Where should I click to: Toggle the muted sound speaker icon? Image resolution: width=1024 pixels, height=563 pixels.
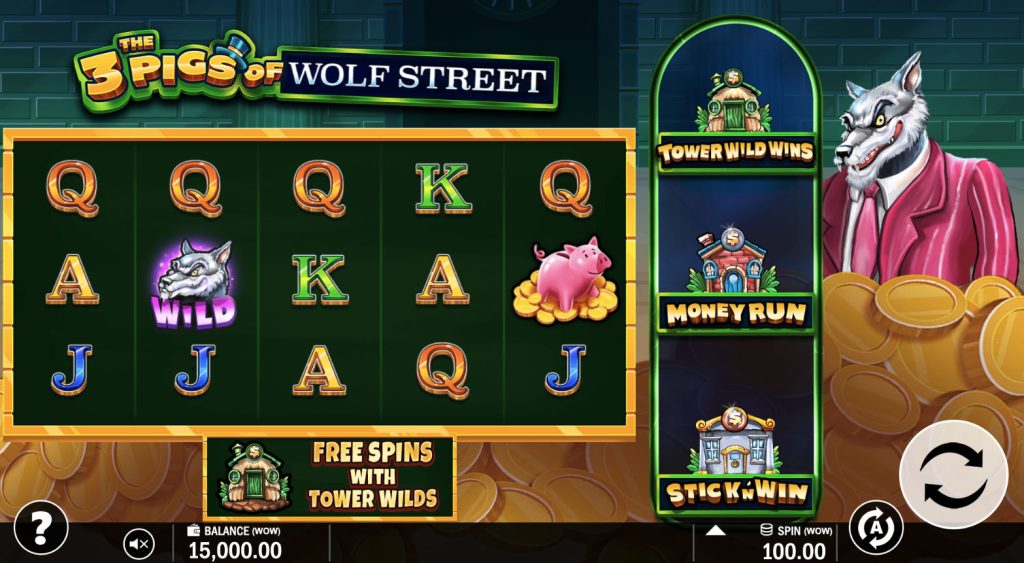[x=139, y=544]
